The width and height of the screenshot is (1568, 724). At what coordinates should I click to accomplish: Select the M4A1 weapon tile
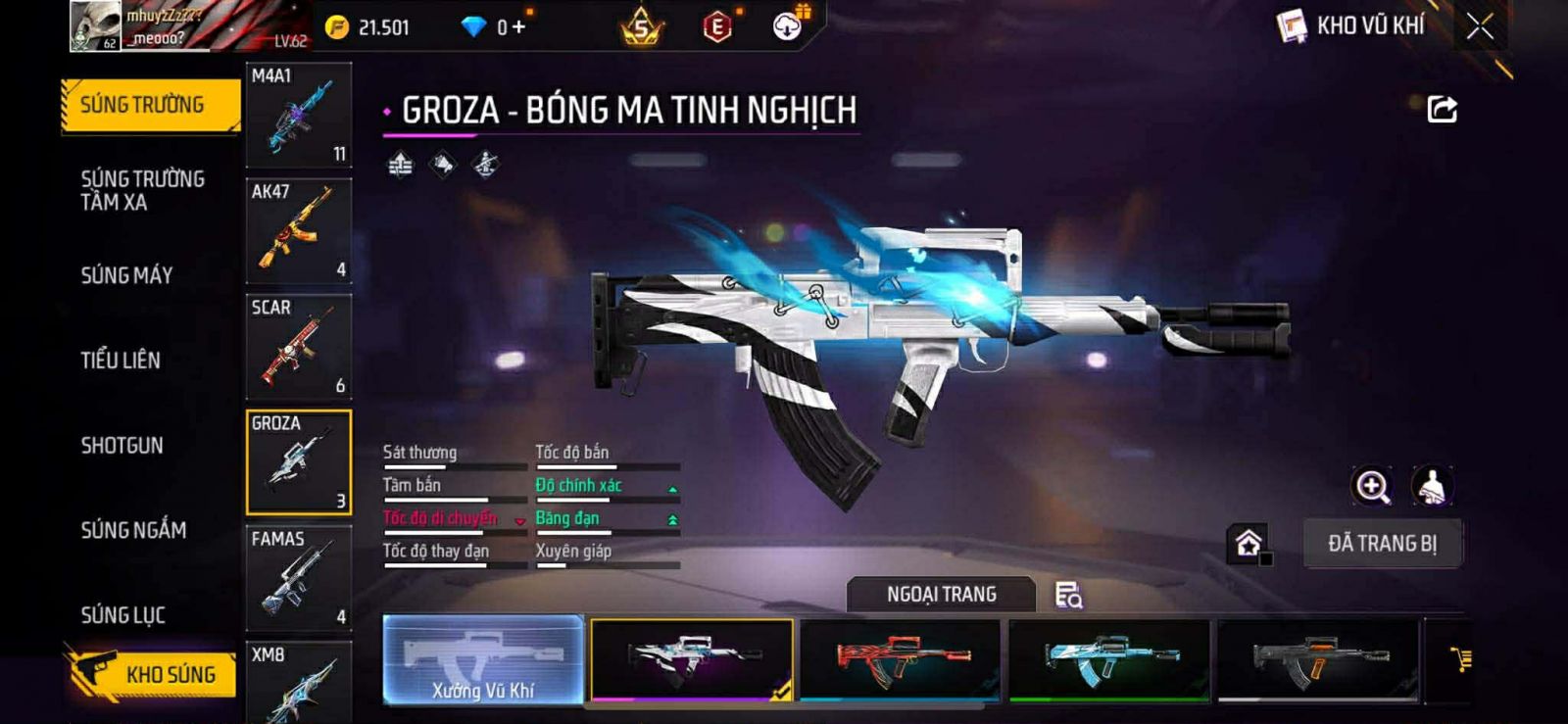(x=298, y=115)
